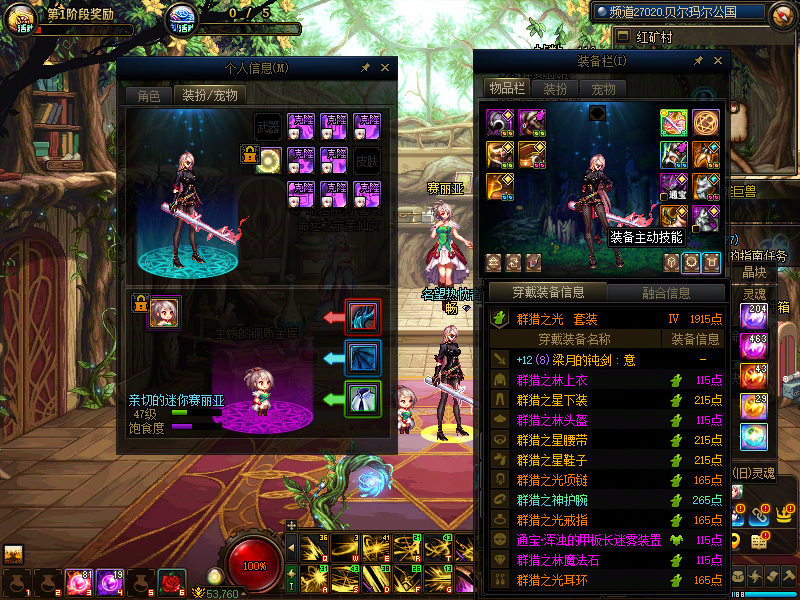Click the red-bordered pet equipment slot

[362, 316]
